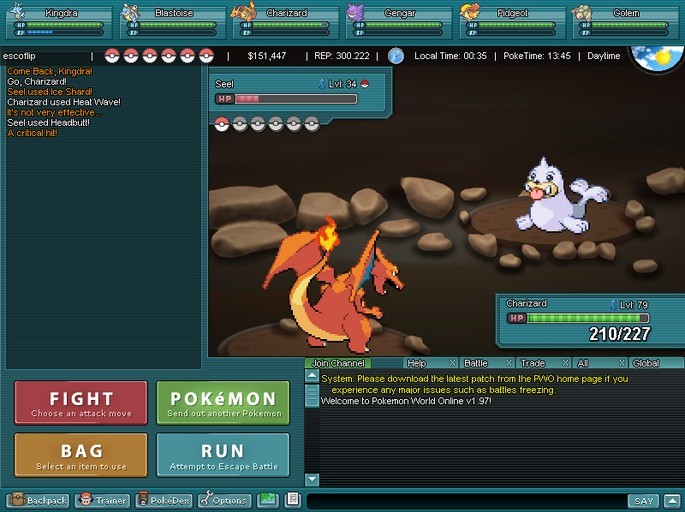685x512 pixels.
Task: Send the chat message with SAY
Action: click(x=643, y=500)
